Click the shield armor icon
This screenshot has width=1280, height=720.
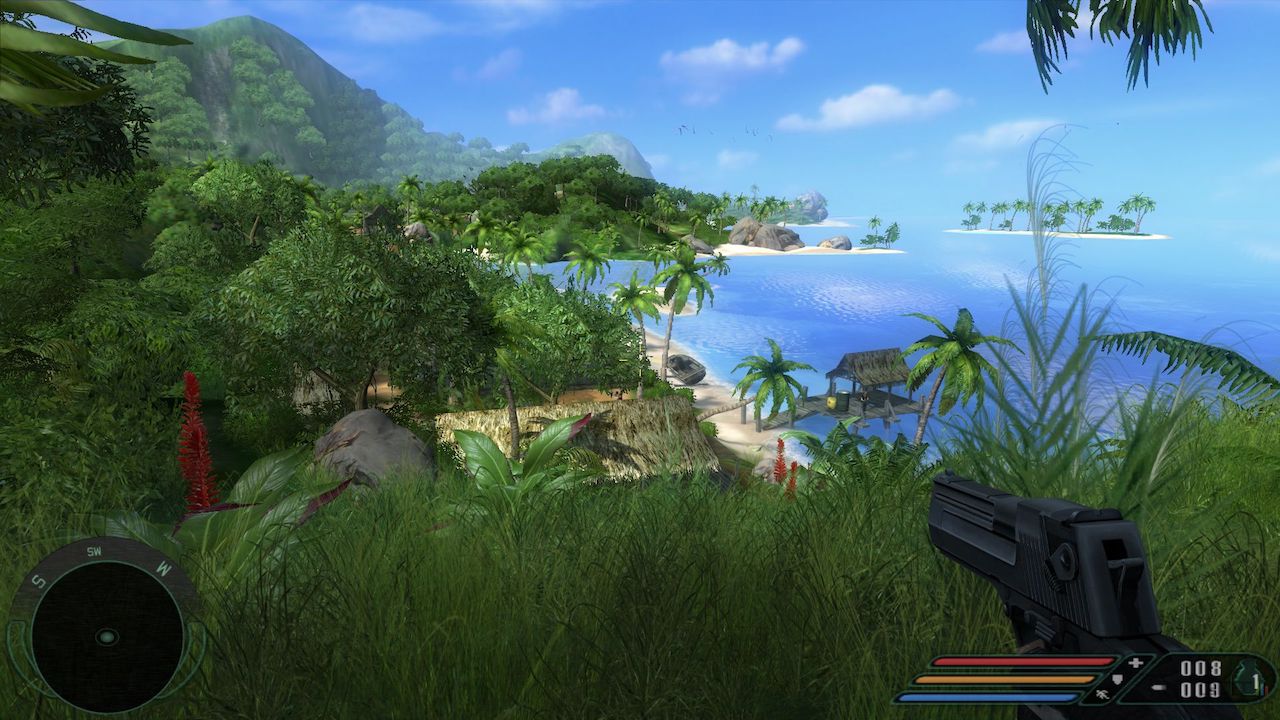pyautogui.click(x=1118, y=678)
